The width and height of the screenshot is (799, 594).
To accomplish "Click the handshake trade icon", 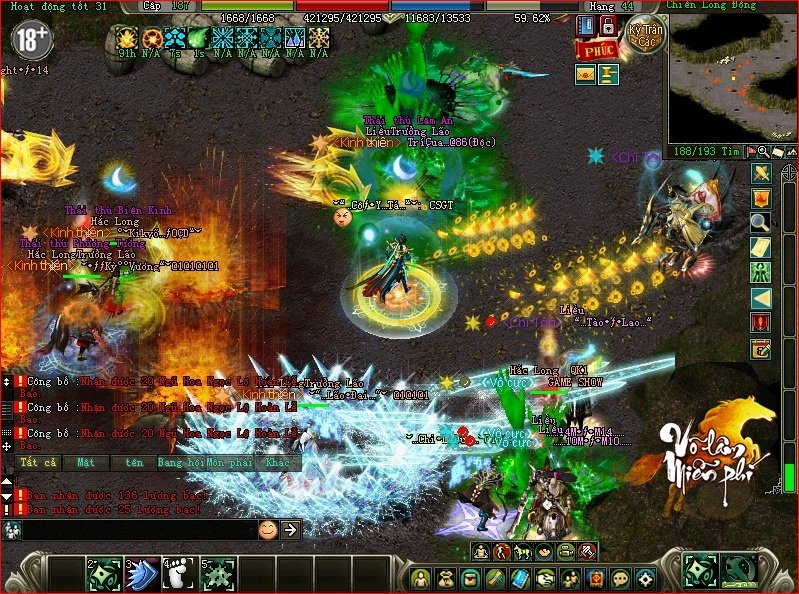I will coord(545,578).
